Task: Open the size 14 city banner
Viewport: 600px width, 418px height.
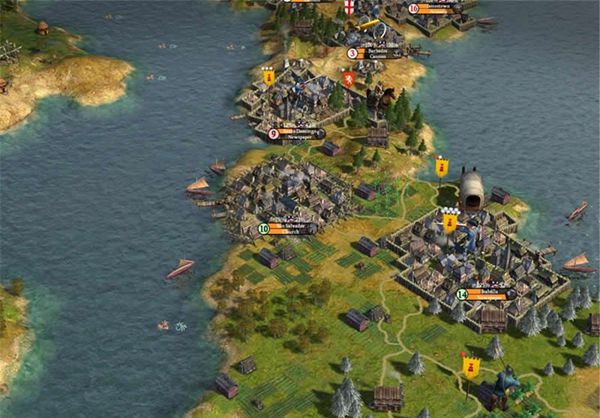Action: tap(487, 294)
